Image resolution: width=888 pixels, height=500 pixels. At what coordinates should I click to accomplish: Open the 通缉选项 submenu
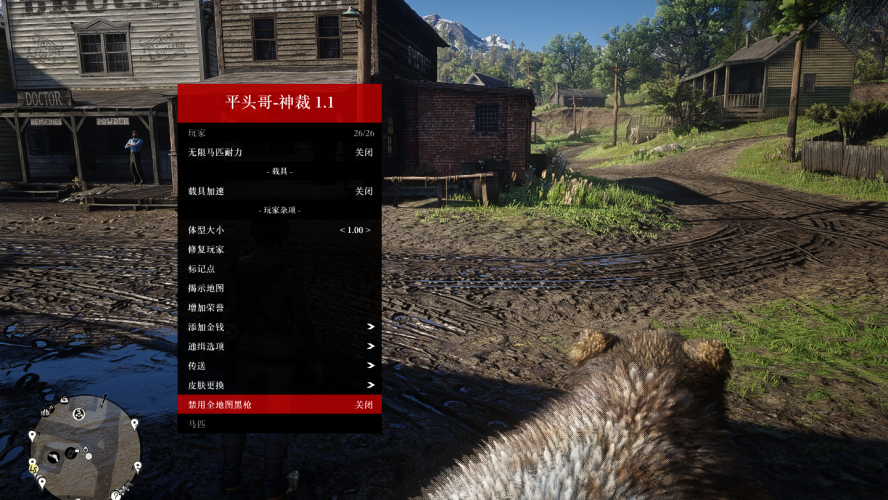(x=279, y=346)
